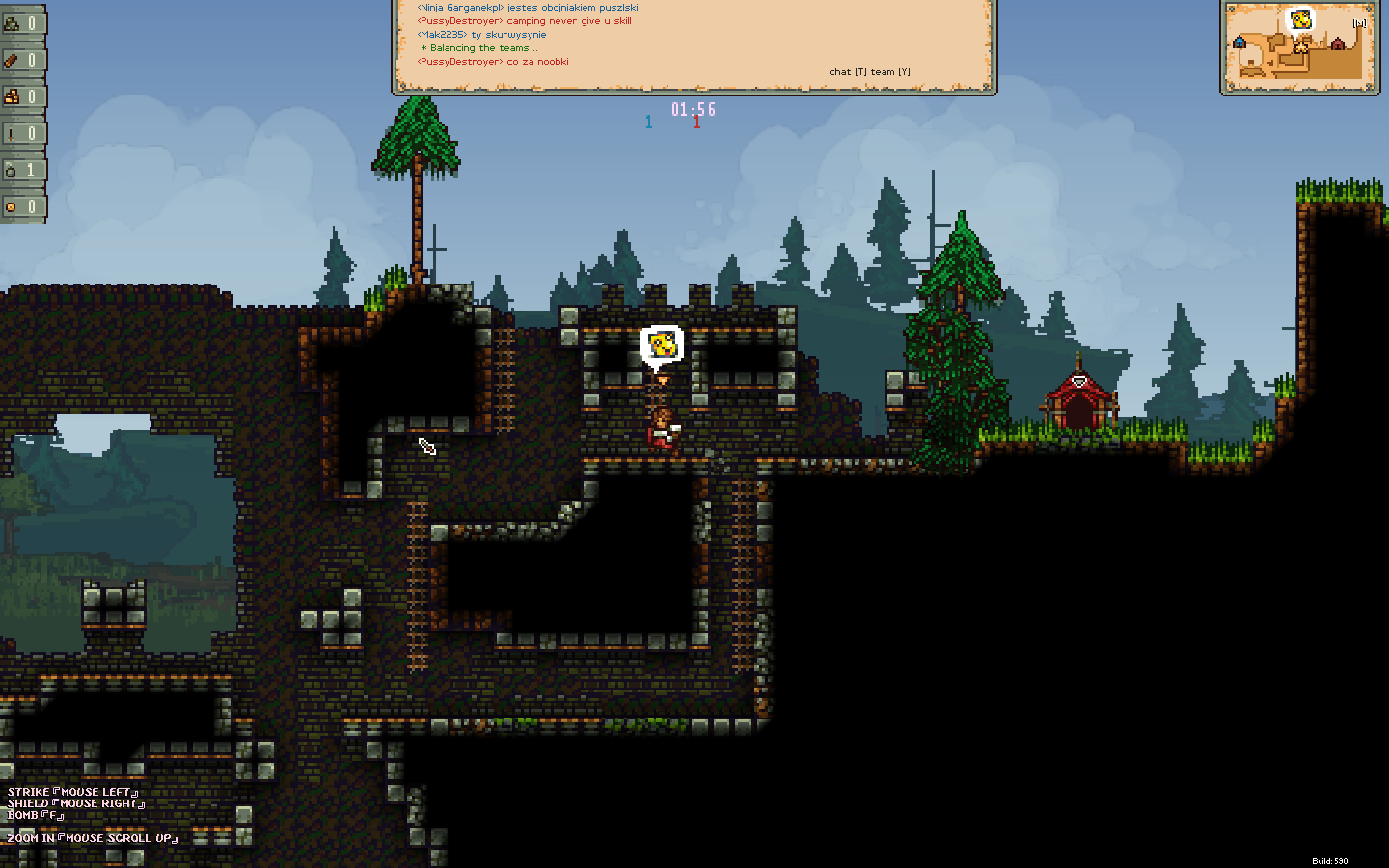Click the blue team tent on minimap
1389x868 pixels.
(1239, 41)
